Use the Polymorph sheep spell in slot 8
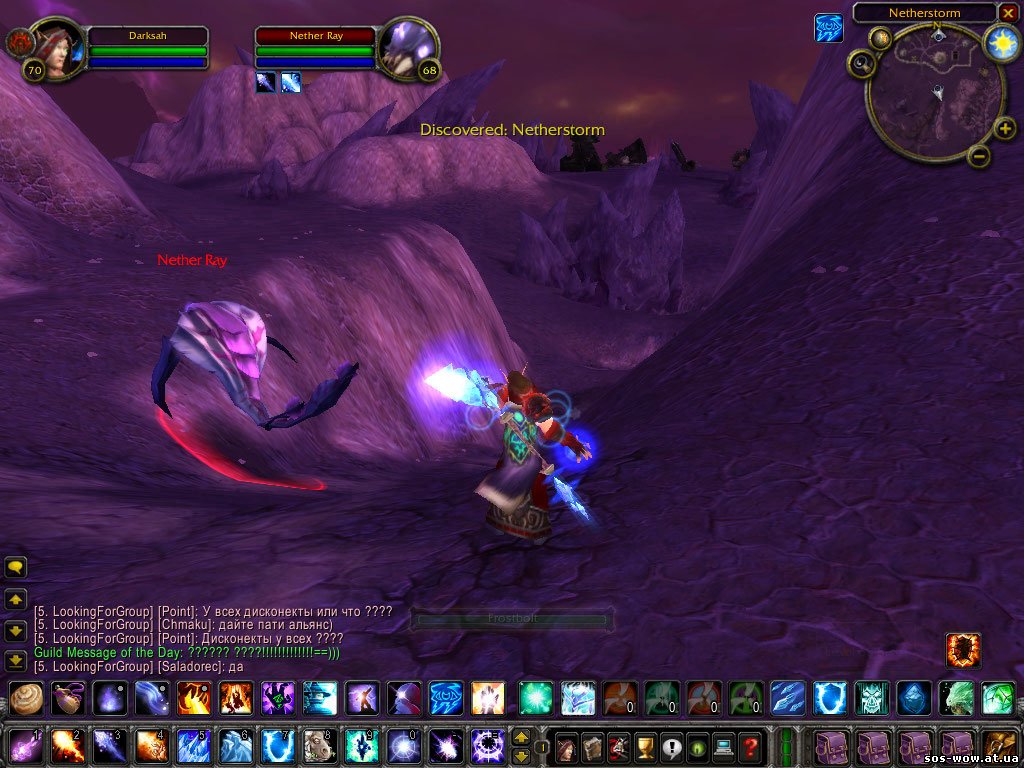This screenshot has width=1024, height=768. 319,746
